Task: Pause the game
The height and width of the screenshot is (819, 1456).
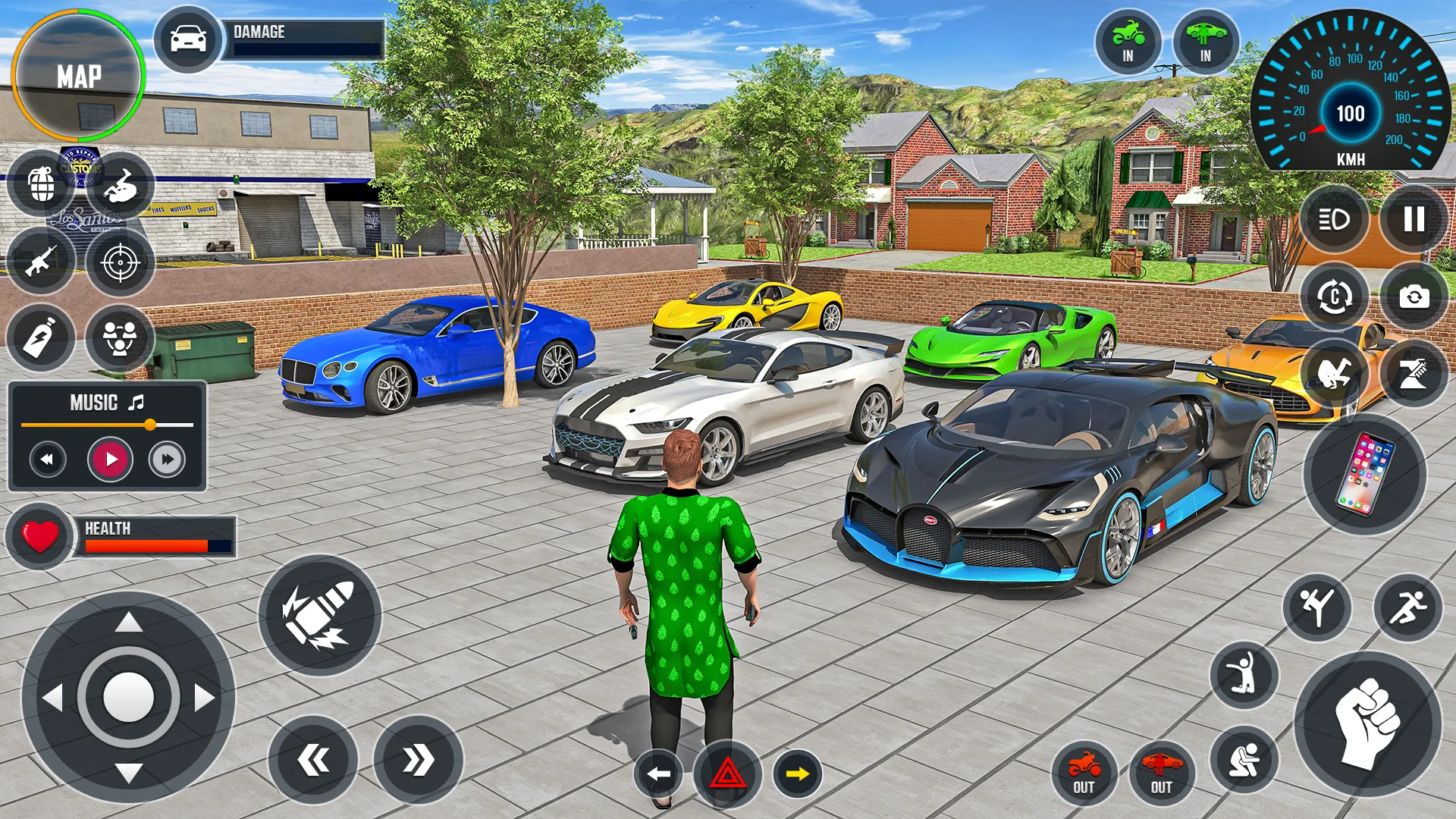Action: click(1414, 220)
